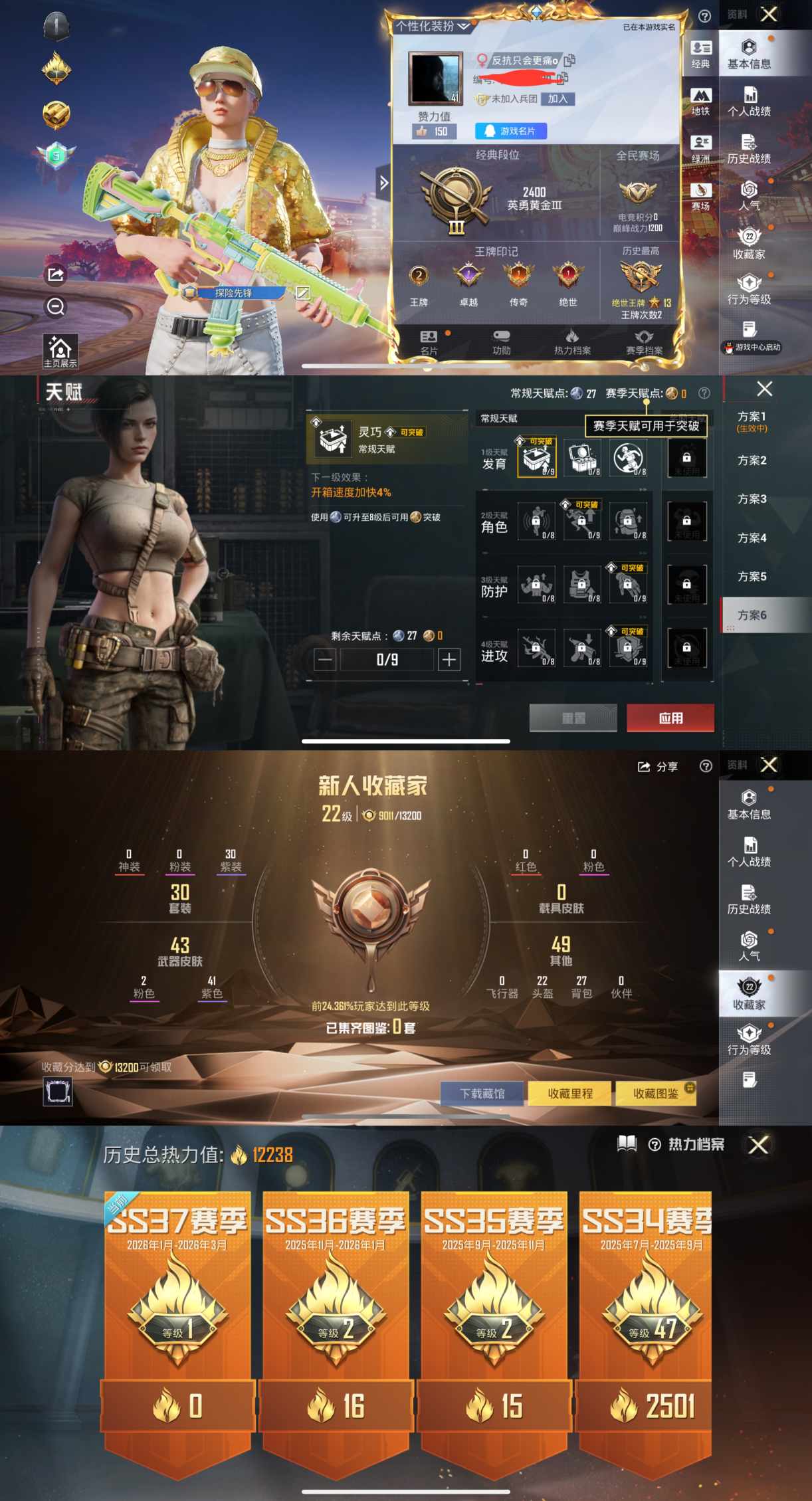Screen dimensions: 812x1501
Task: Open 收藏图鉴 collection catalog
Action: click(656, 1094)
